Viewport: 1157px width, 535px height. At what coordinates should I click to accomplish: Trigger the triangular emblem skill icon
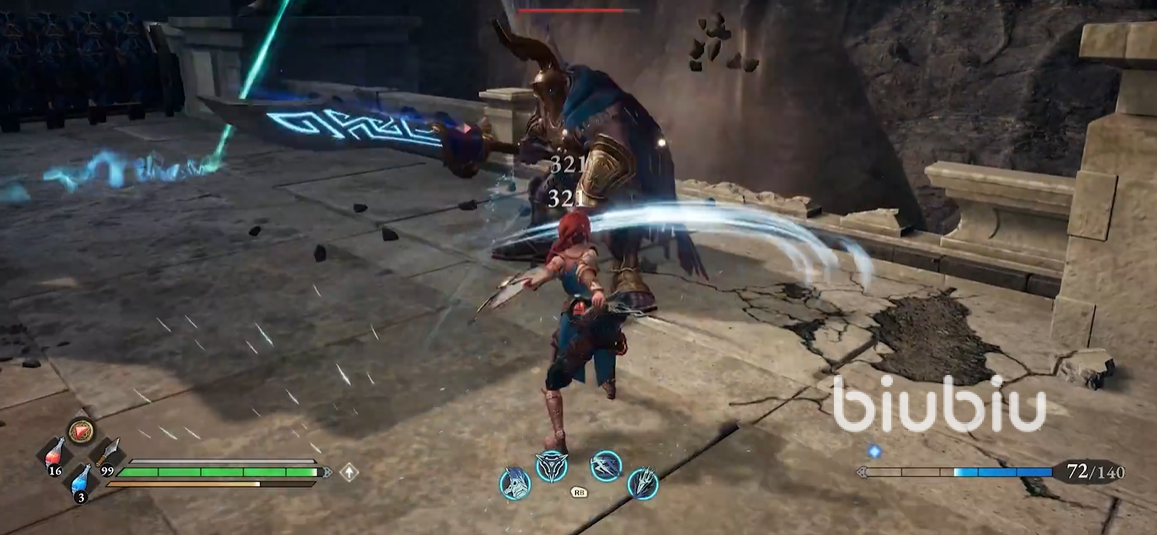click(552, 466)
